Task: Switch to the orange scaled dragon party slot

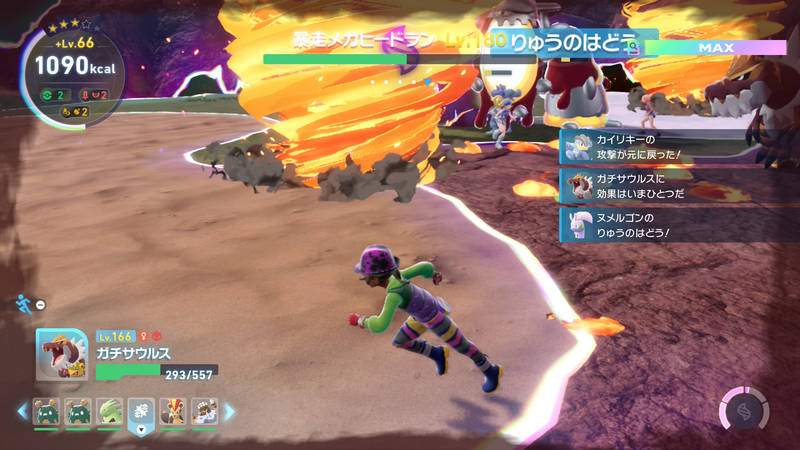Action: (172, 411)
